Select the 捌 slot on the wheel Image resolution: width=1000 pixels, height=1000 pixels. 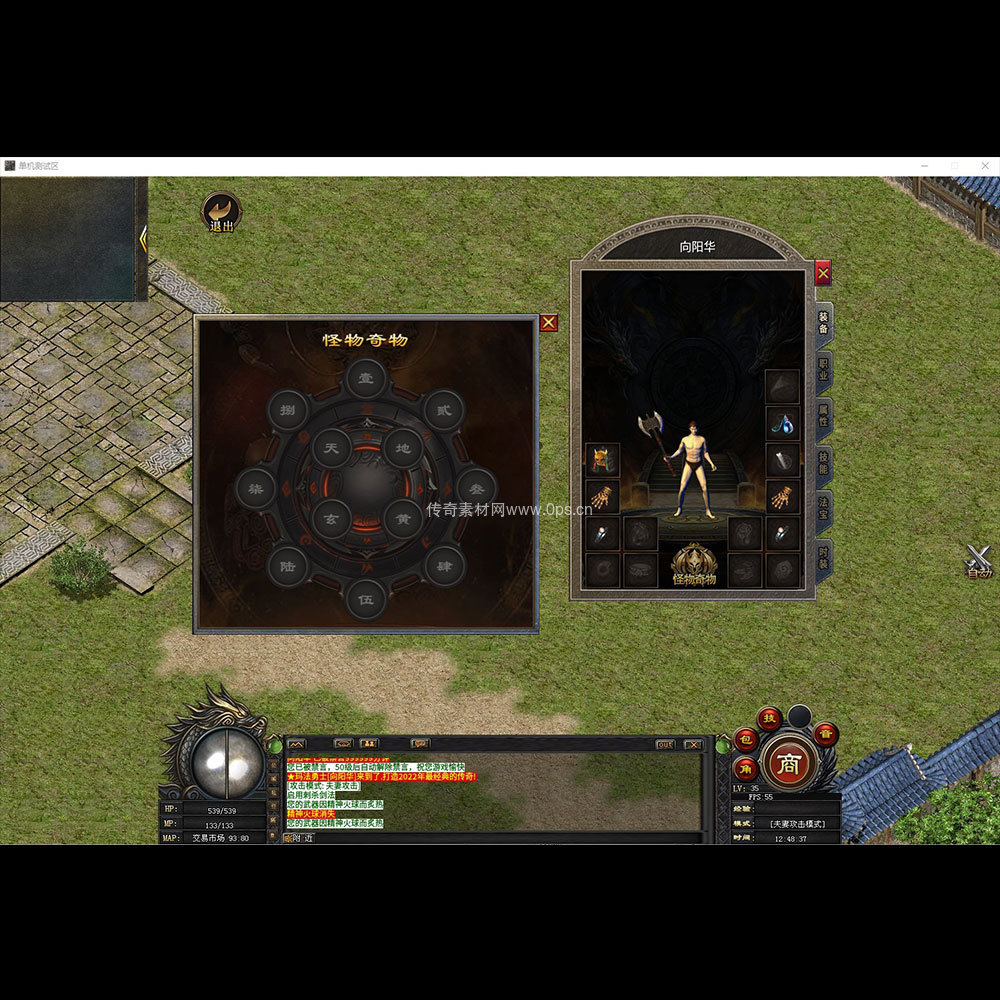click(288, 410)
